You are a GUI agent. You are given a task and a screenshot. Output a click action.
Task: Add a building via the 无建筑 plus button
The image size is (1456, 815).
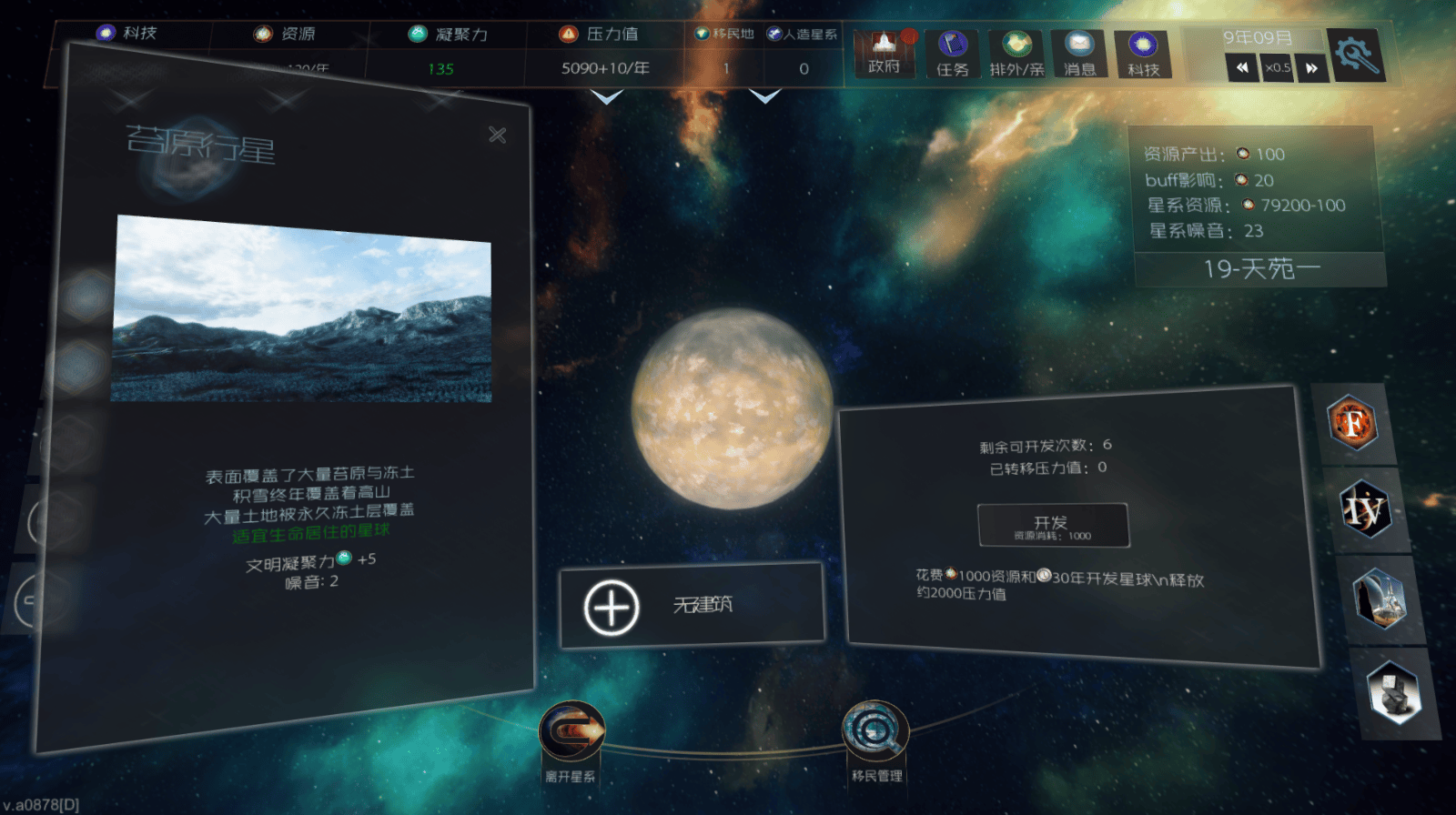pos(612,607)
